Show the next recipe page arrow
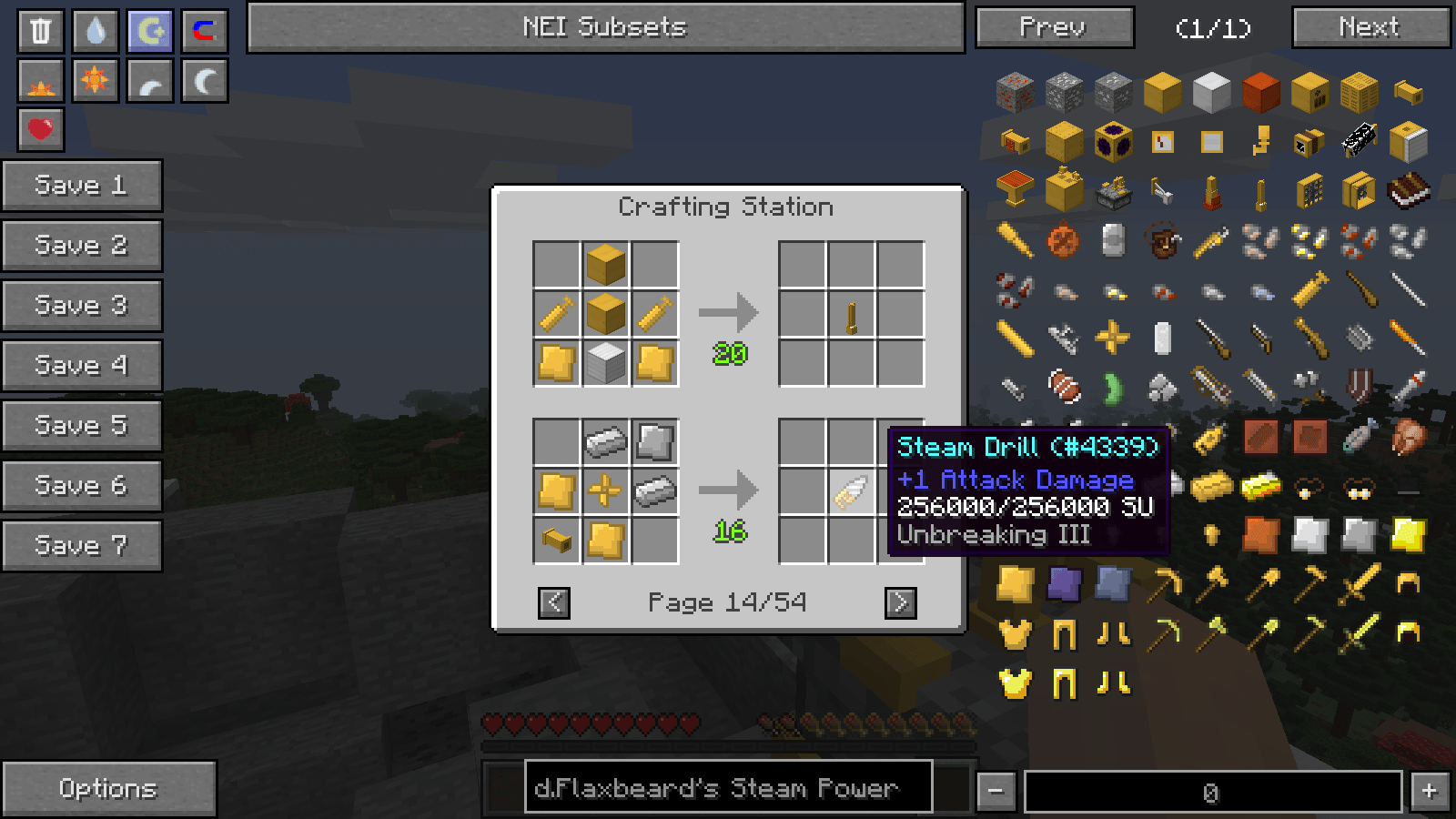 (900, 602)
